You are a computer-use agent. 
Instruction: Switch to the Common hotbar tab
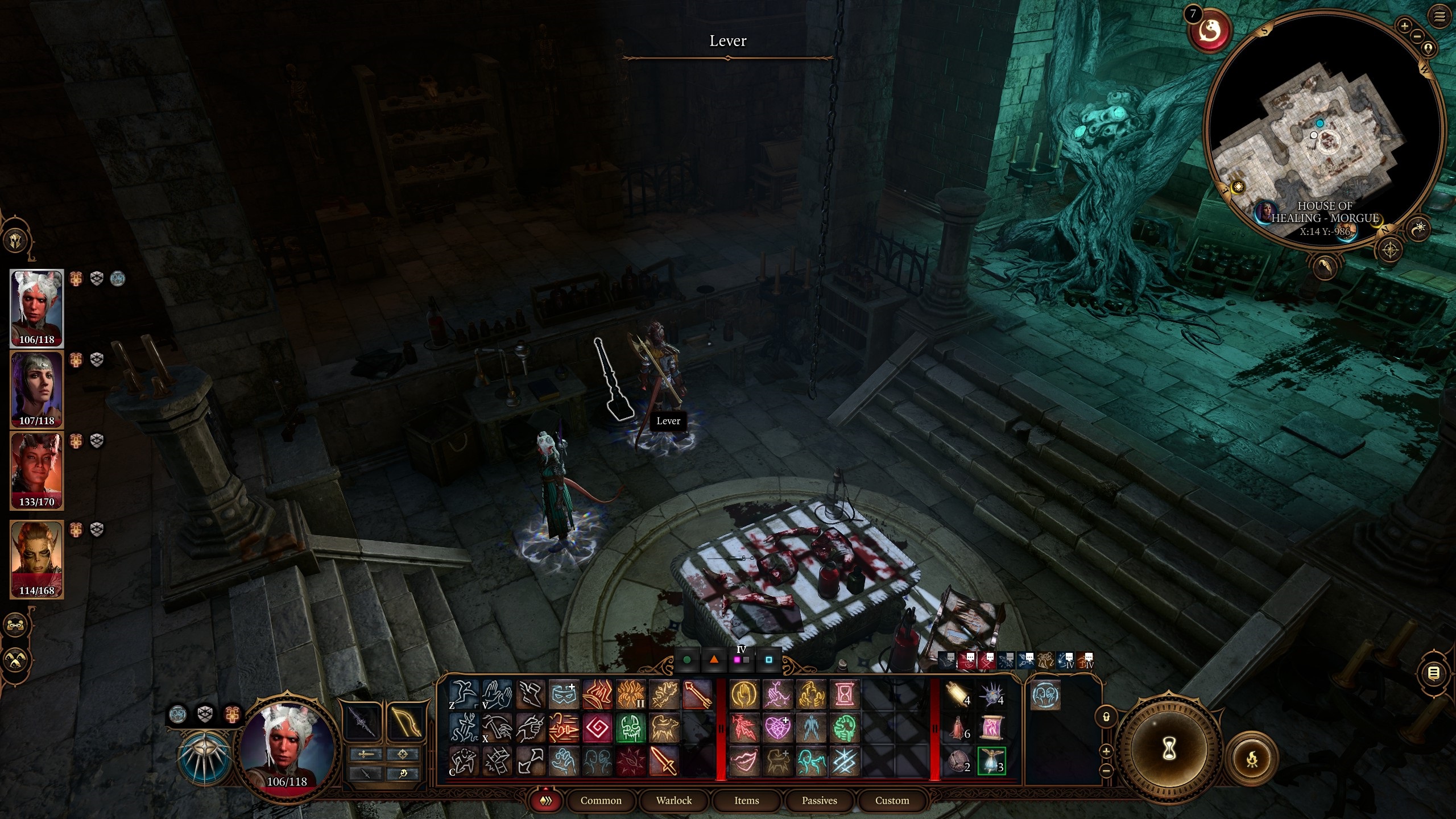(x=601, y=800)
